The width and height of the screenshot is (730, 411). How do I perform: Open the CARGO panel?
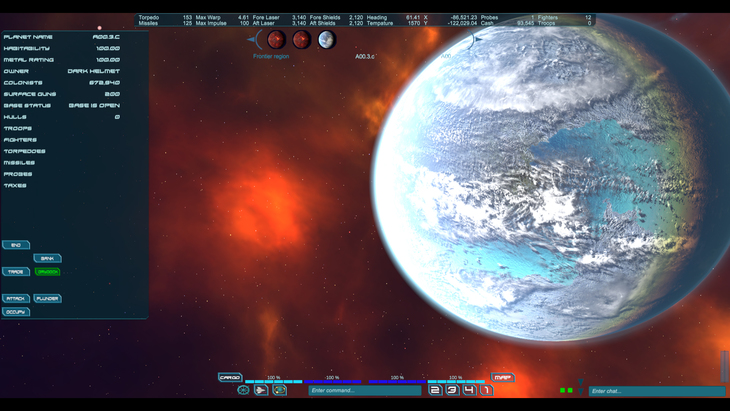230,378
